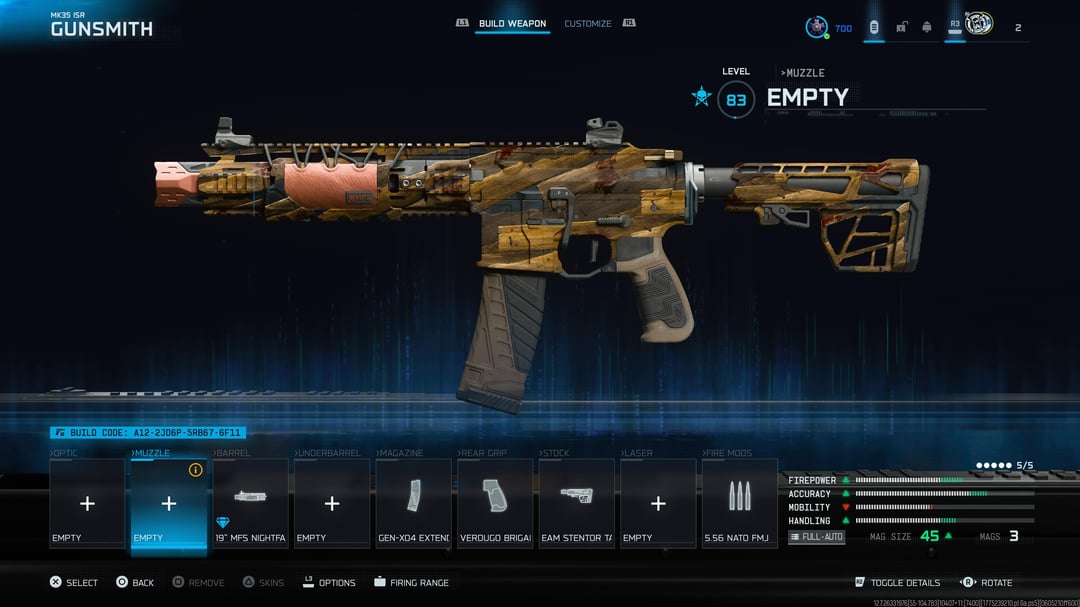This screenshot has width=1080, height=607.
Task: Open the player profile emblem
Action: (x=980, y=25)
